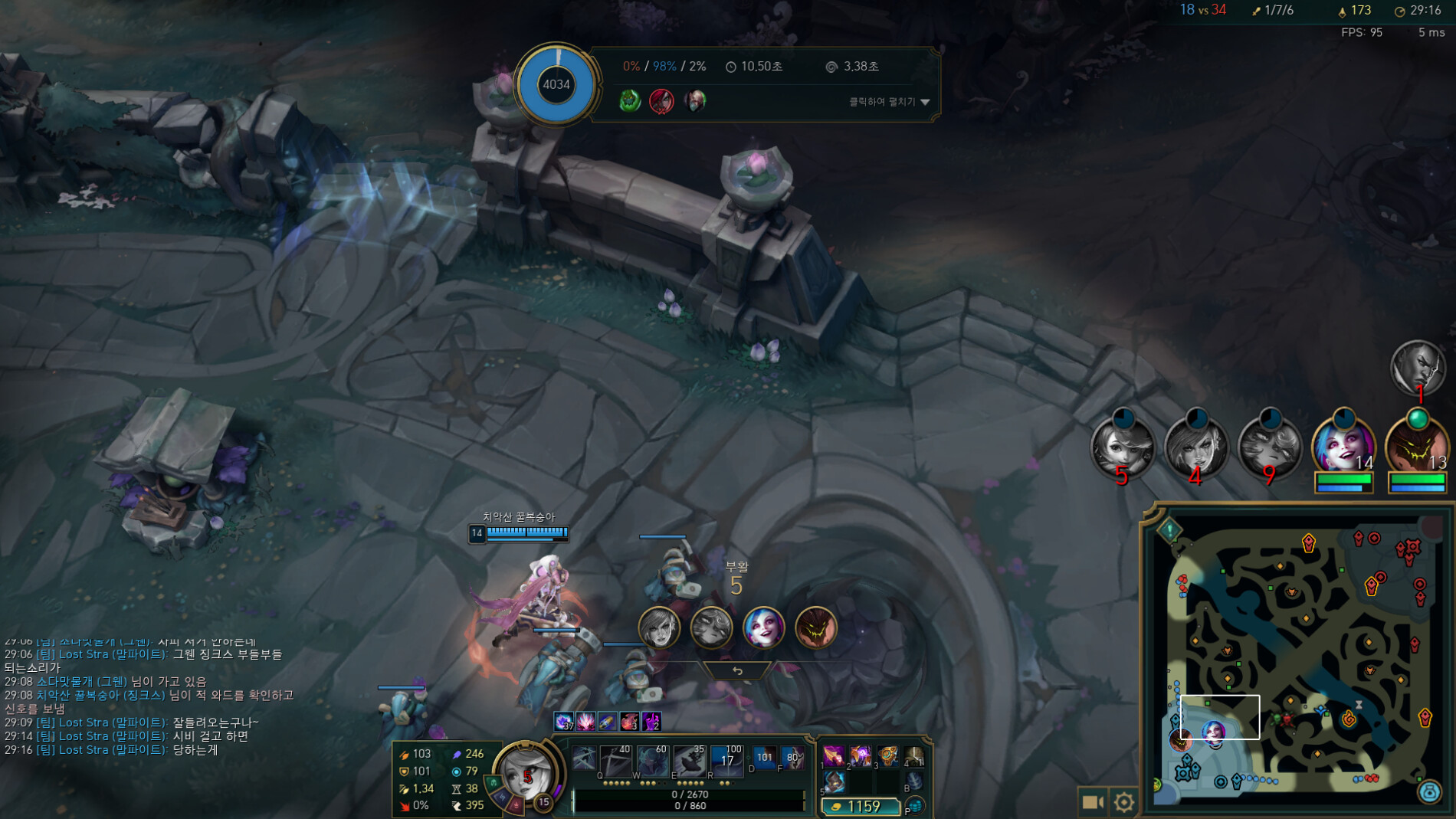Toggle the camera button beside the minimap

pos(1092,801)
